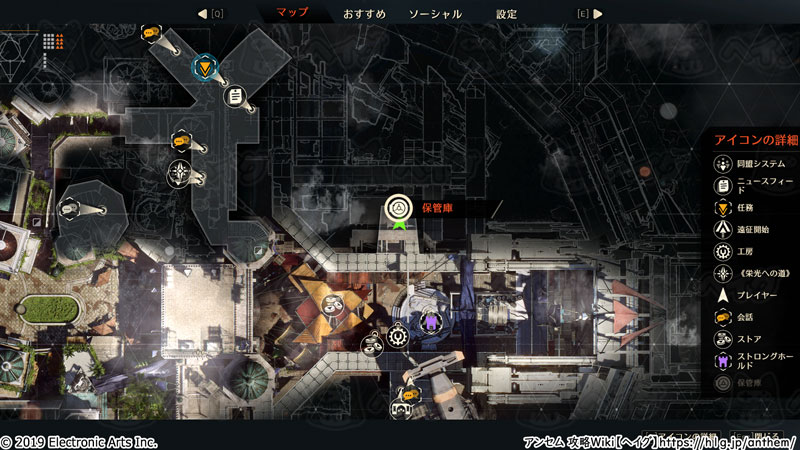Go to the ソーシャル tab
The height and width of the screenshot is (450, 800).
(435, 14)
